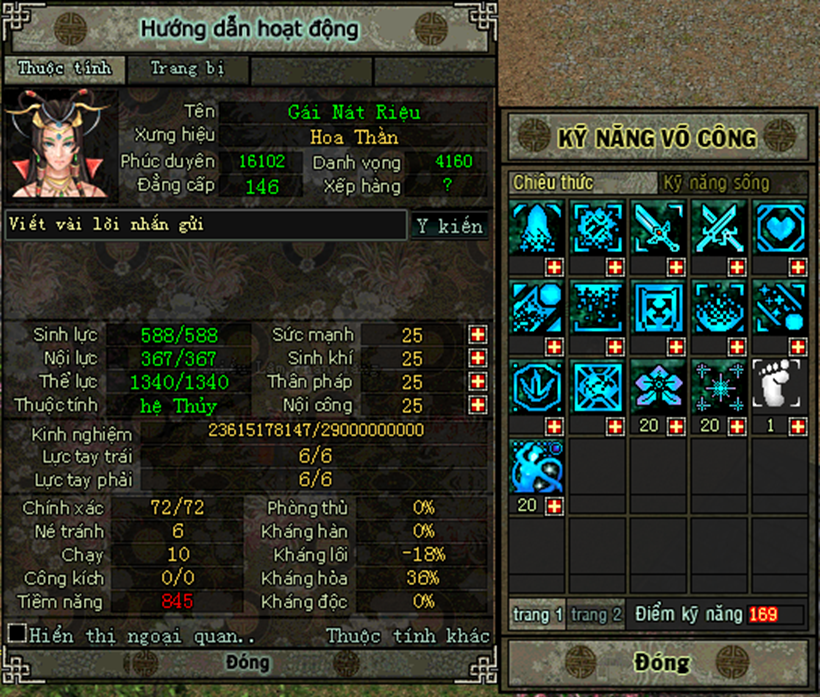Add a point to Sức mạnh
The image size is (820, 697).
(x=478, y=335)
